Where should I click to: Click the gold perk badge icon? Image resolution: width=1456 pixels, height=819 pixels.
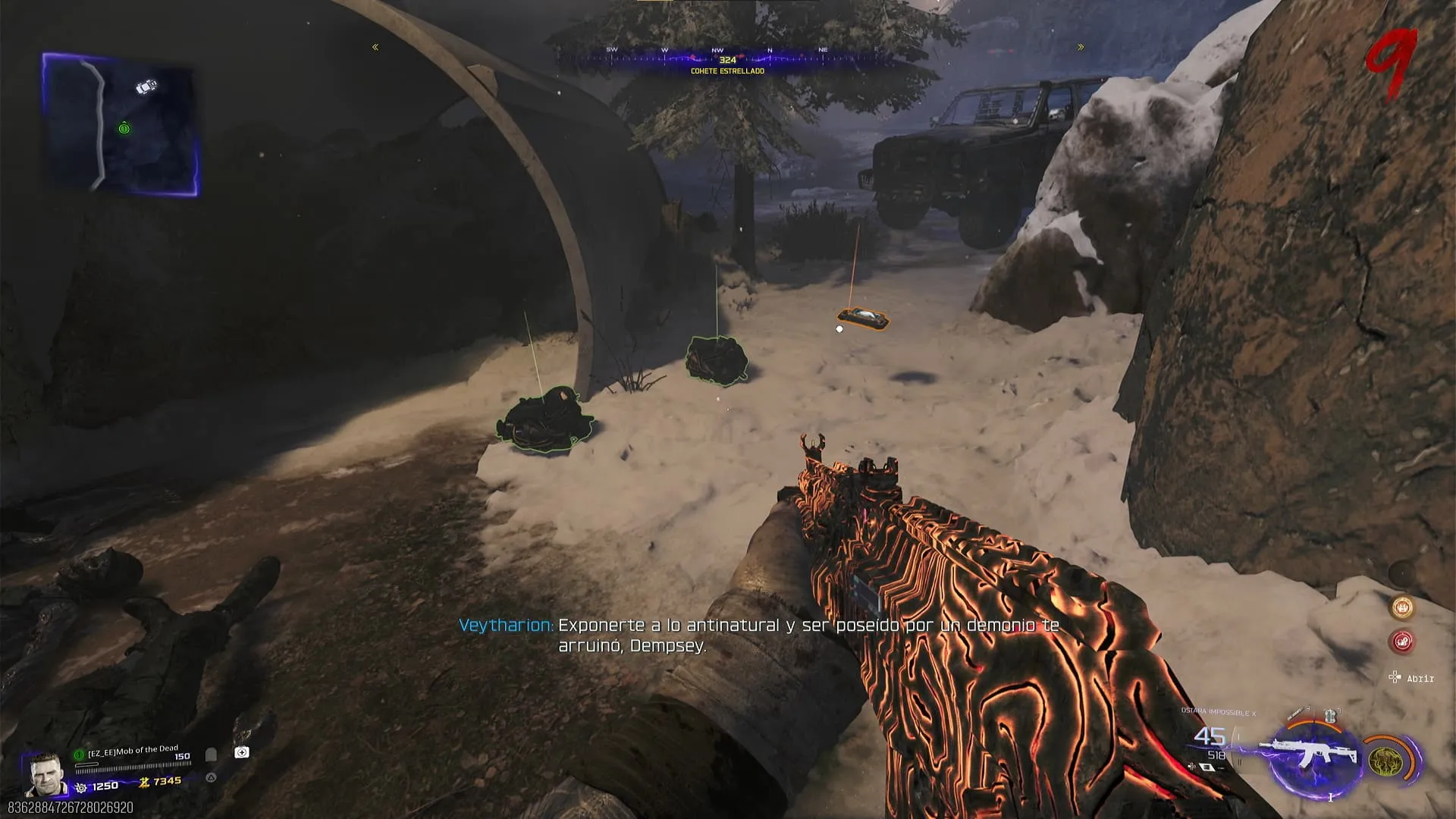1402,607
